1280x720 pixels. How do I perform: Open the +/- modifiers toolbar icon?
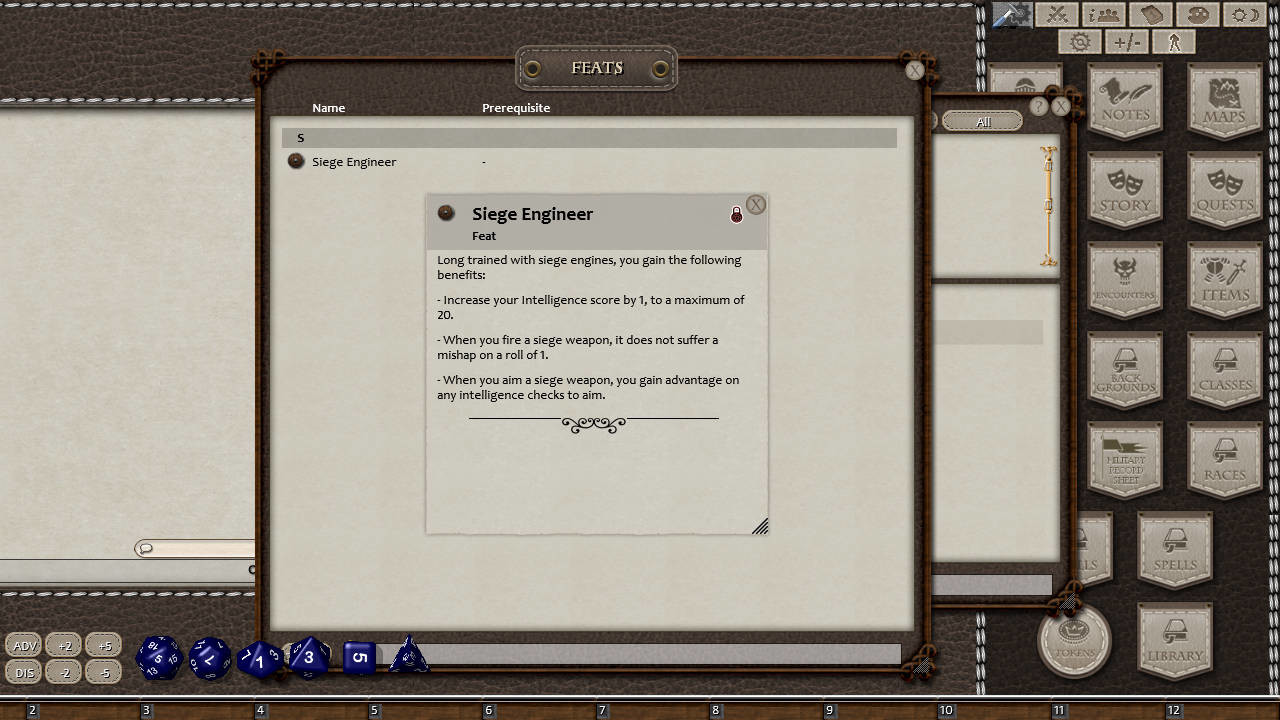tap(1127, 41)
